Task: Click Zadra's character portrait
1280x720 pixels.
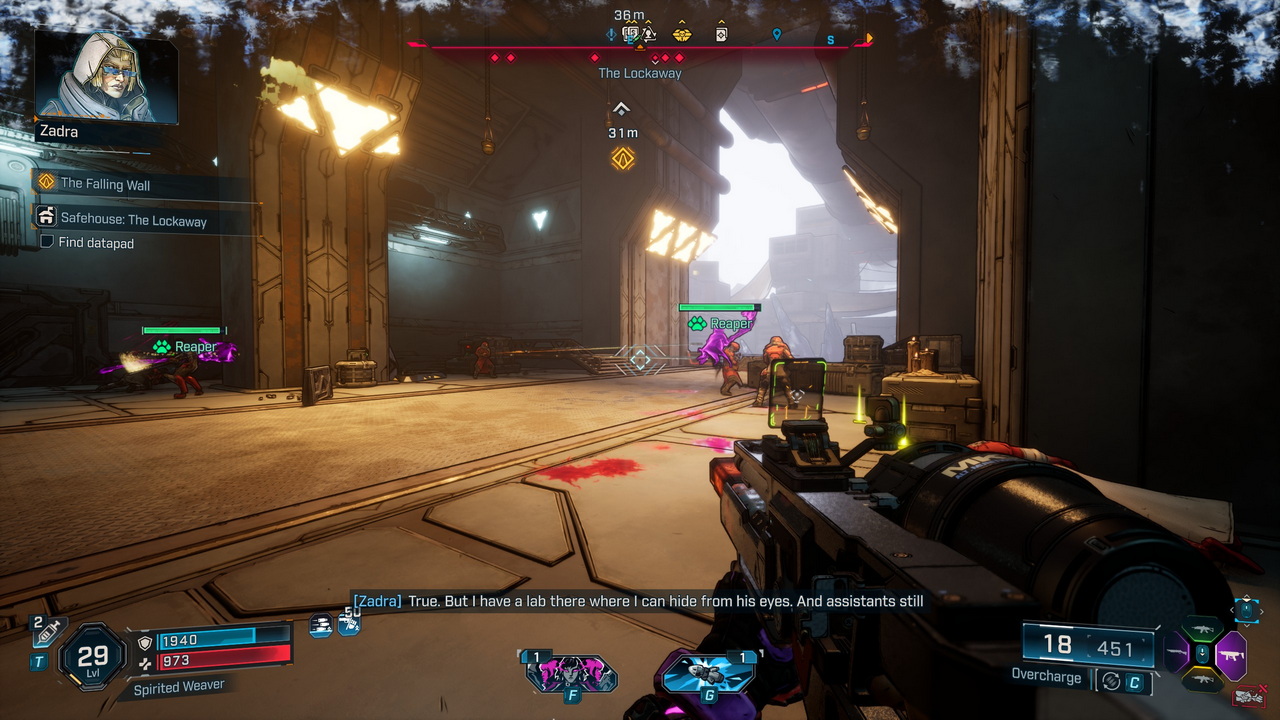Action: pyautogui.click(x=107, y=75)
